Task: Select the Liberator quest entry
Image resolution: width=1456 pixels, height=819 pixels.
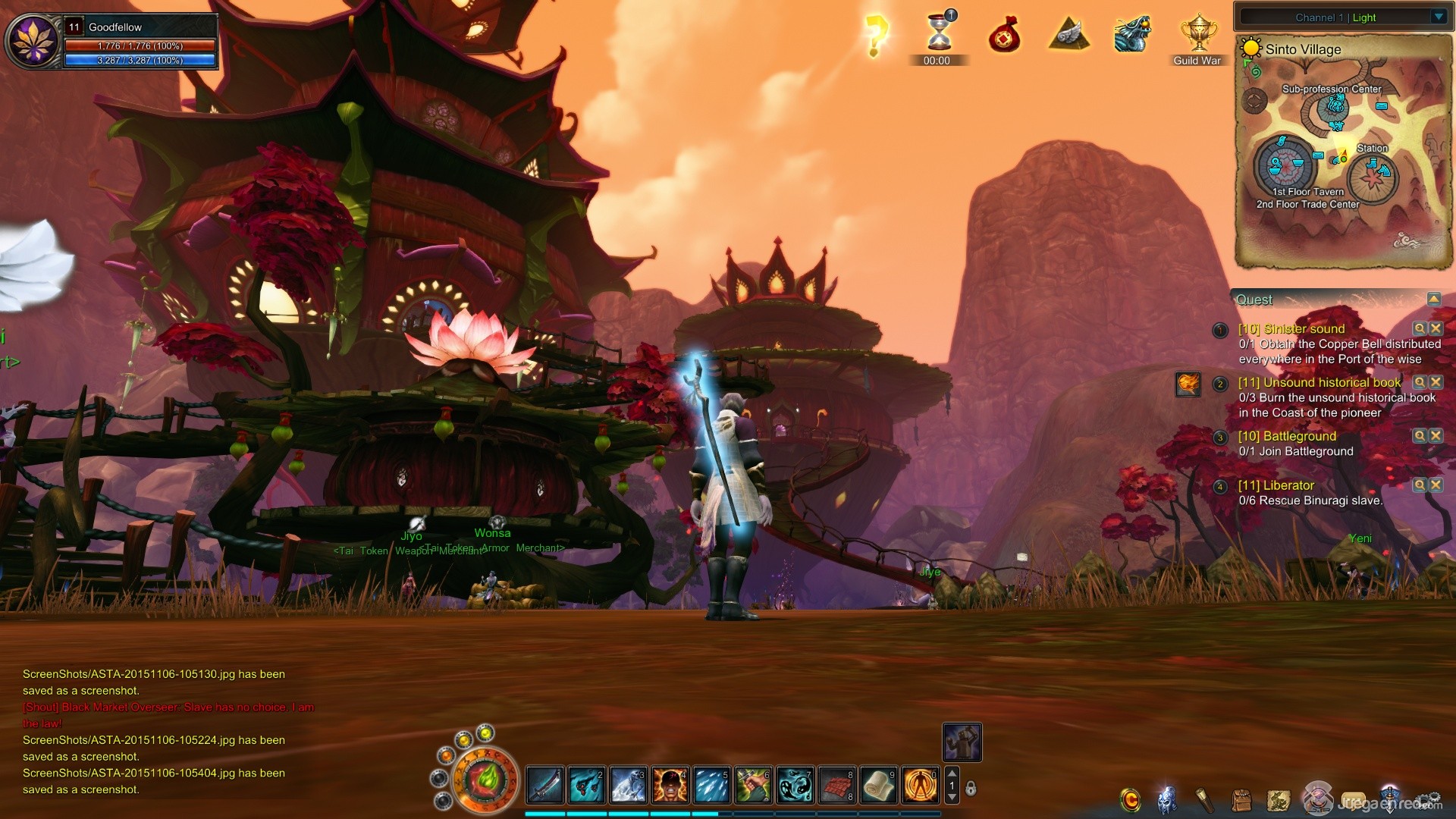Action: click(1276, 485)
